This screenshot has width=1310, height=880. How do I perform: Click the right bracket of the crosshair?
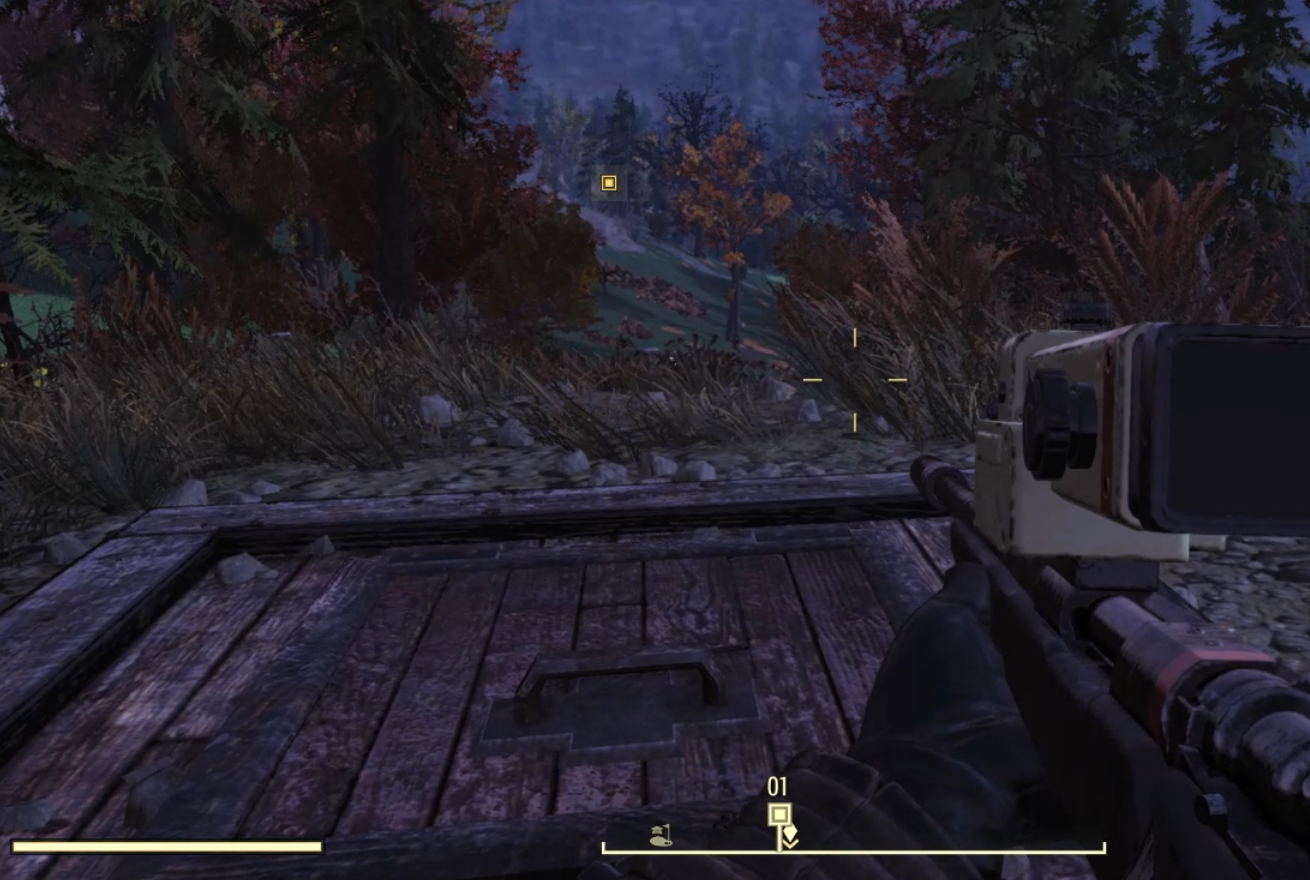coord(897,379)
